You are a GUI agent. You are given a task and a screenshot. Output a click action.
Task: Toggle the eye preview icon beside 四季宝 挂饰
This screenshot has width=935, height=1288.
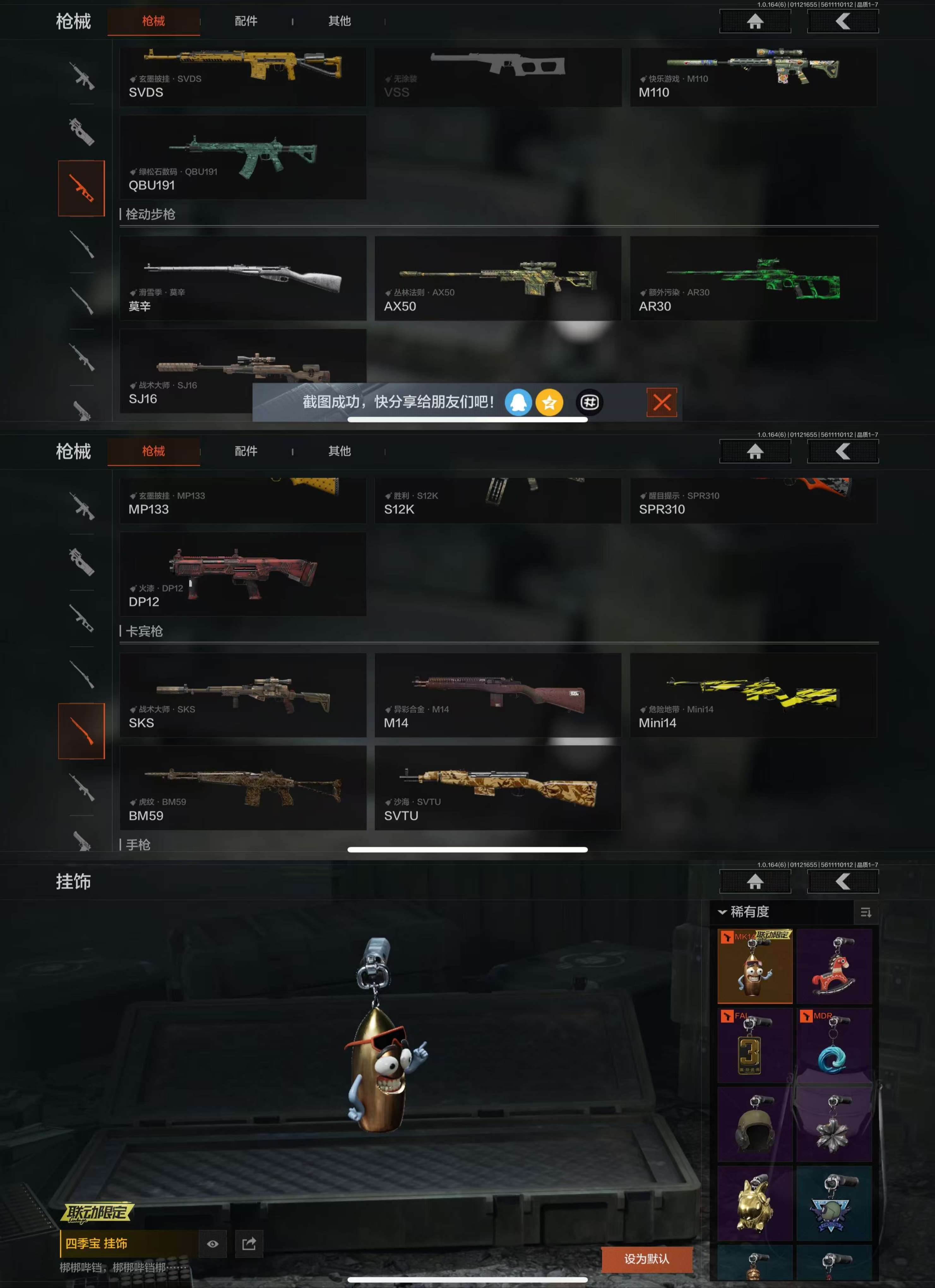212,1244
